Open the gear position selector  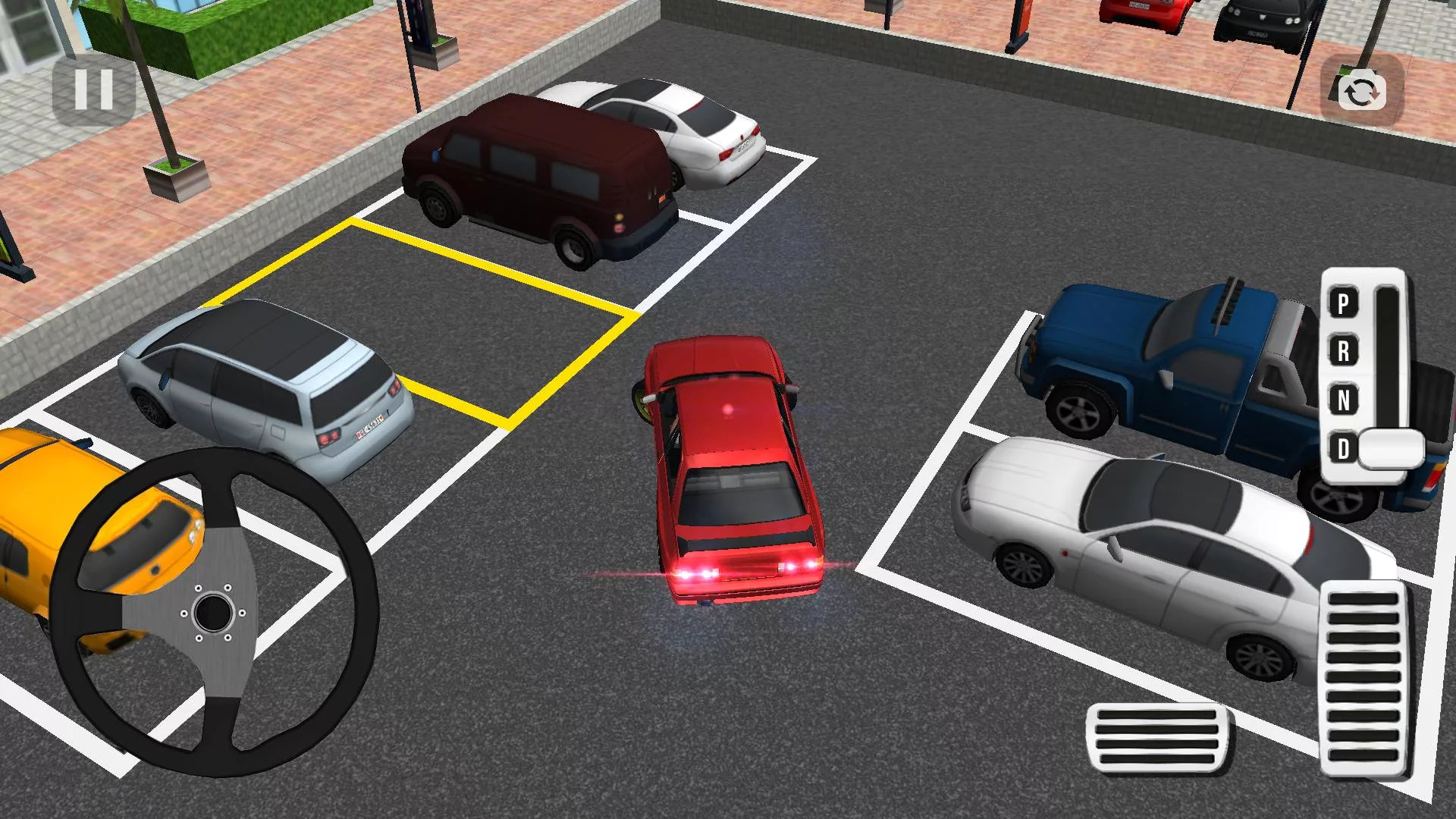(1365, 372)
